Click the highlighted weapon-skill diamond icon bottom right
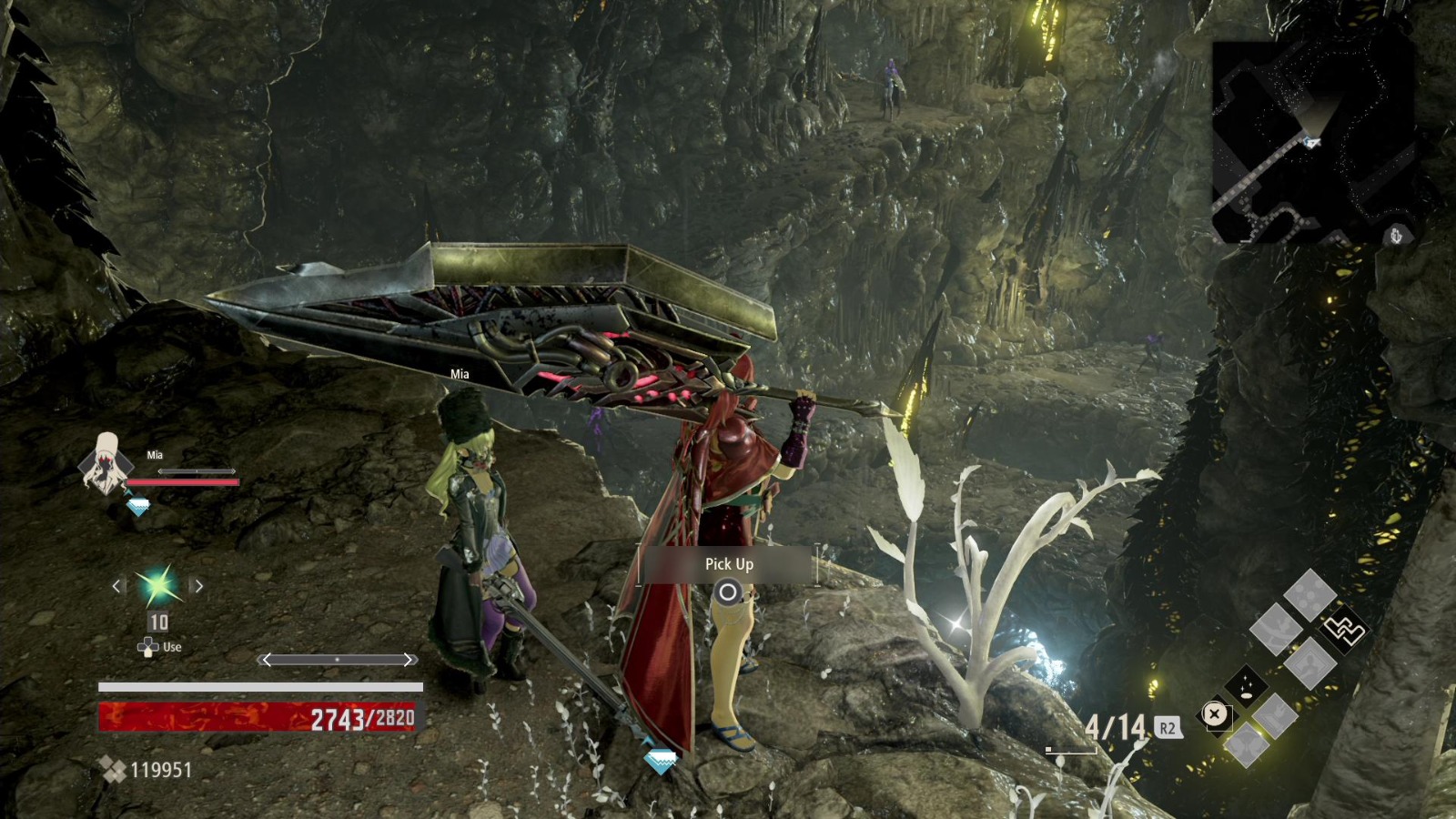 [1343, 632]
